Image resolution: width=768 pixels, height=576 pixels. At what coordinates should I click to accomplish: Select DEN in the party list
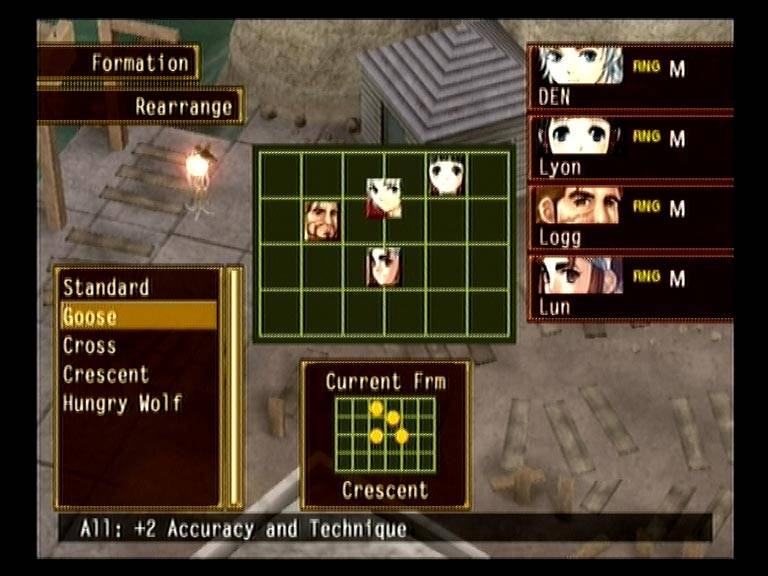tap(630, 78)
